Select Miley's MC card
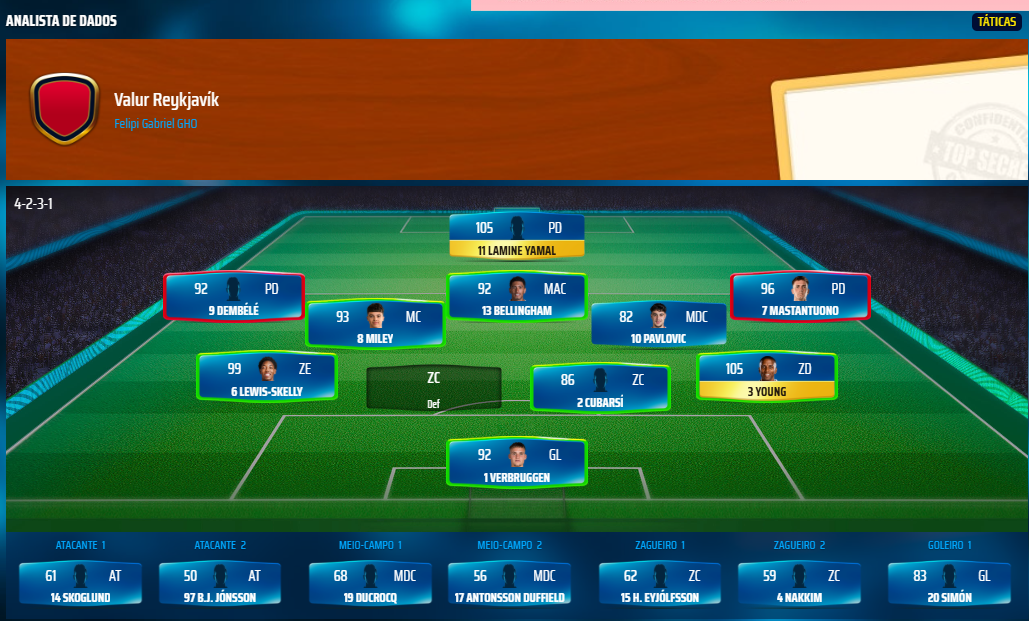This screenshot has width=1029, height=621. (375, 325)
